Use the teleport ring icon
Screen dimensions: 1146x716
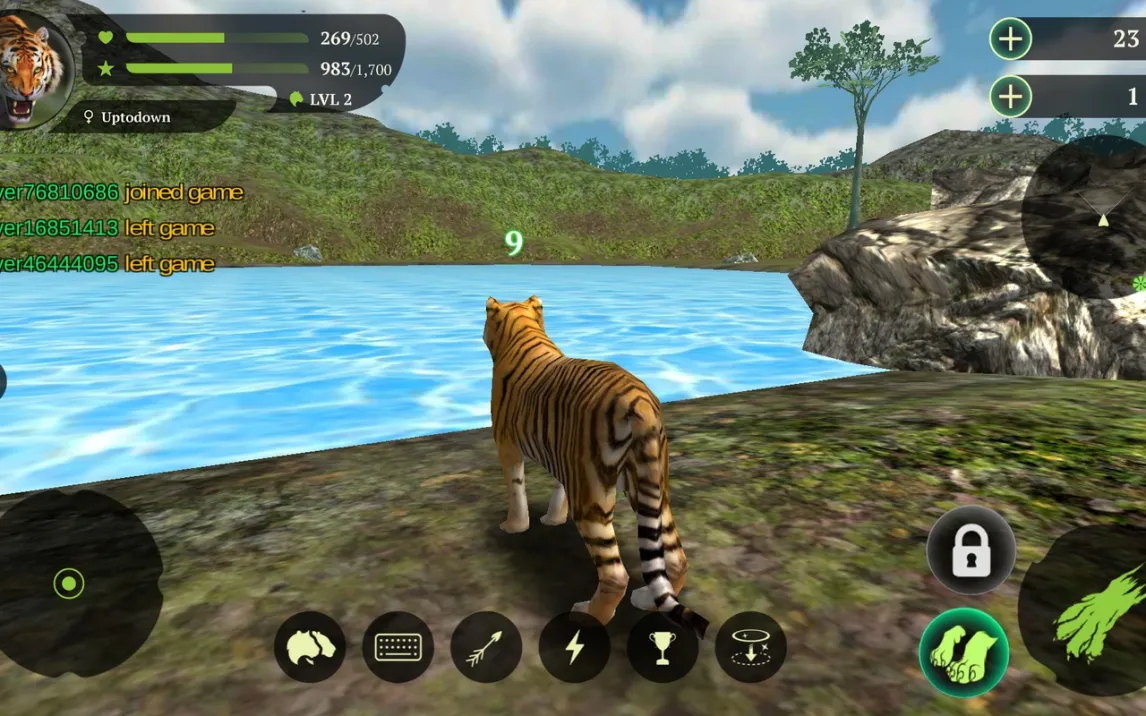coord(750,647)
